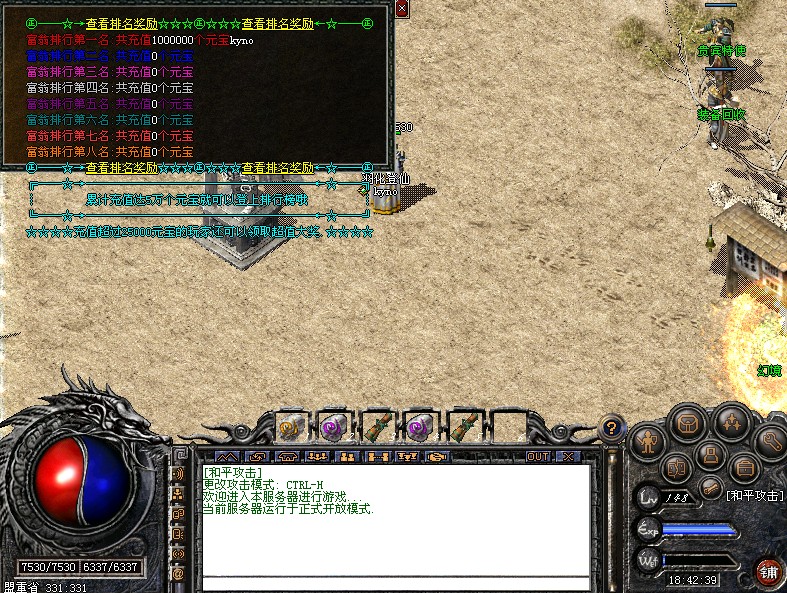
Task: Select the green bundle in hotbar slot 3
Action: pos(376,427)
